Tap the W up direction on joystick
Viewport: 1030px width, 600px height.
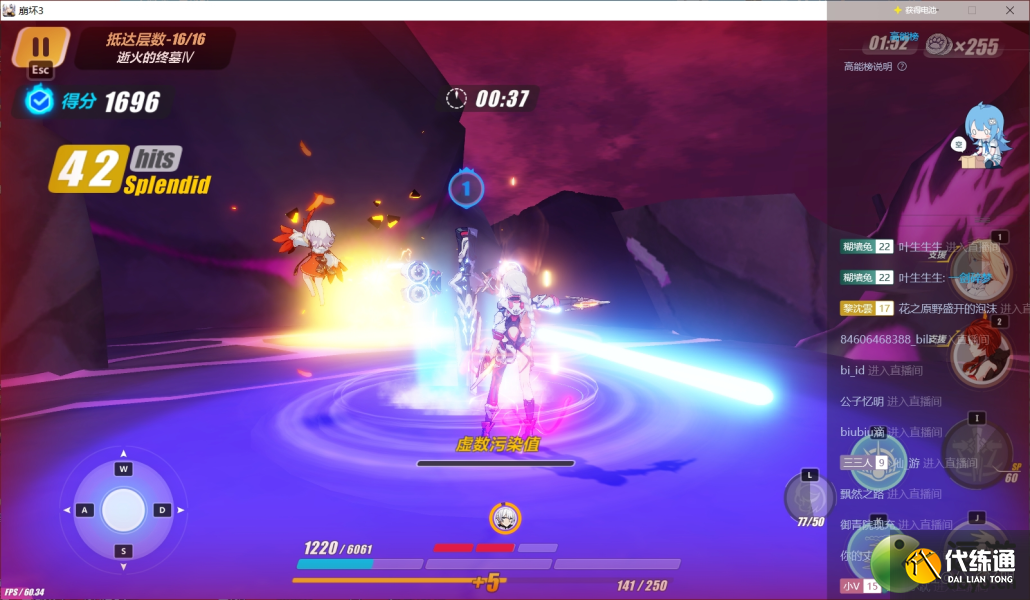(x=124, y=469)
